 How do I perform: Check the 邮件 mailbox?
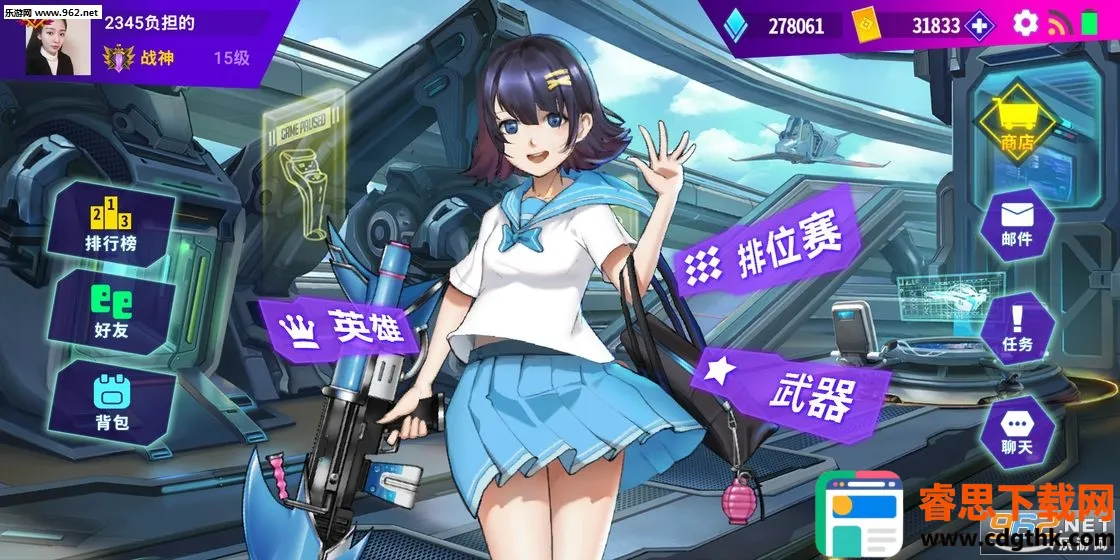tap(1017, 225)
